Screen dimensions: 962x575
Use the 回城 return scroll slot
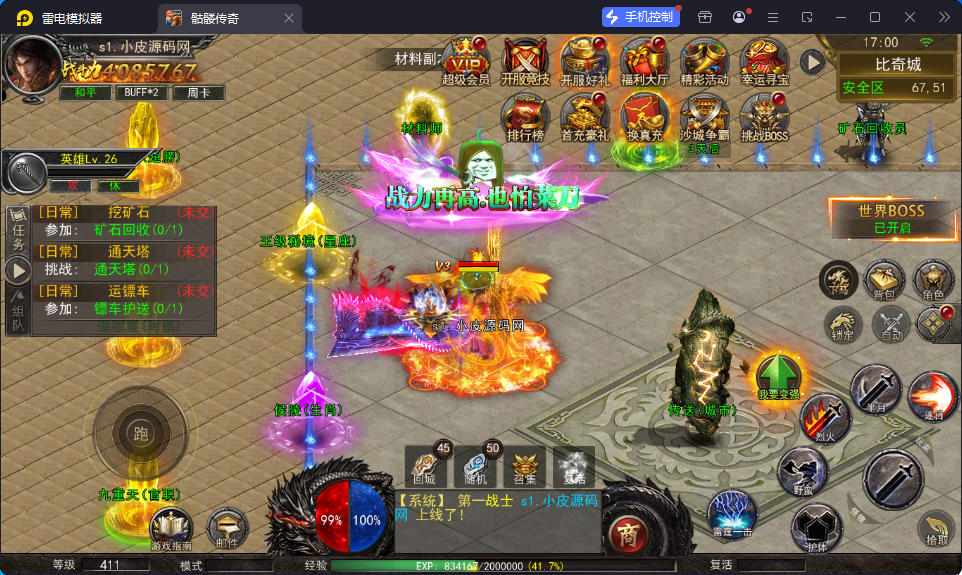point(427,468)
